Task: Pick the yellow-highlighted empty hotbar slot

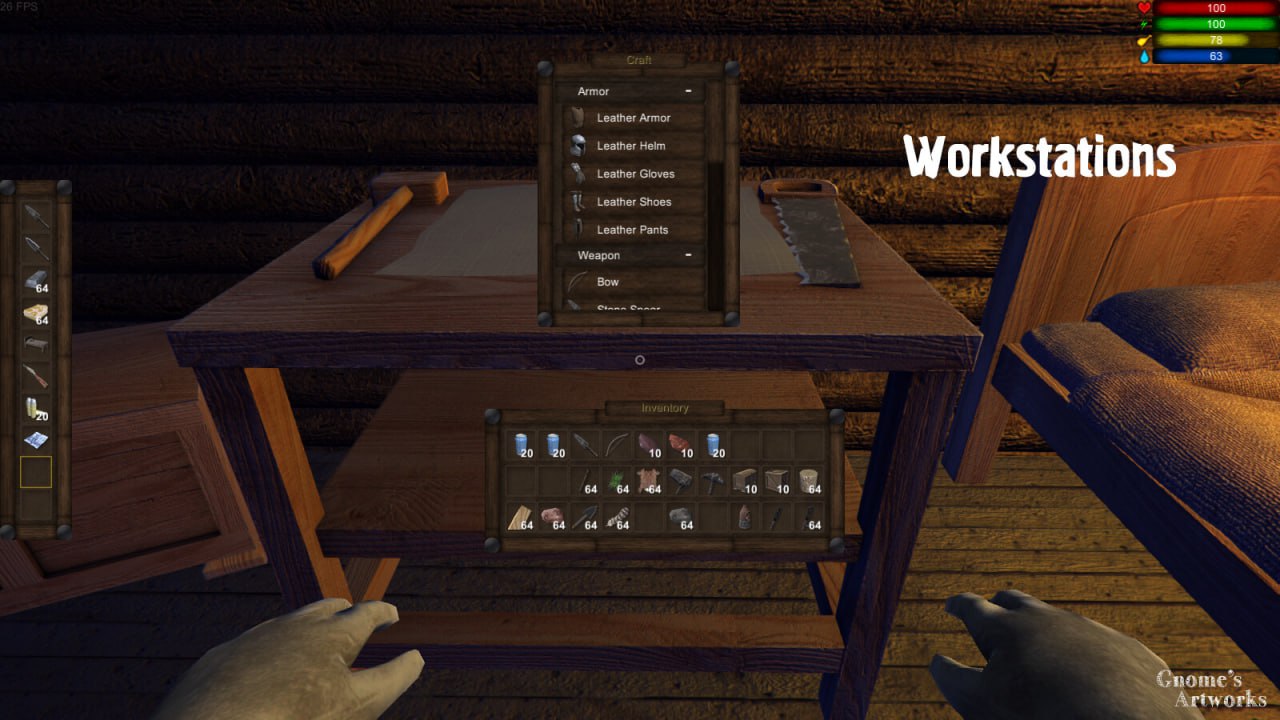Action: 36,472
